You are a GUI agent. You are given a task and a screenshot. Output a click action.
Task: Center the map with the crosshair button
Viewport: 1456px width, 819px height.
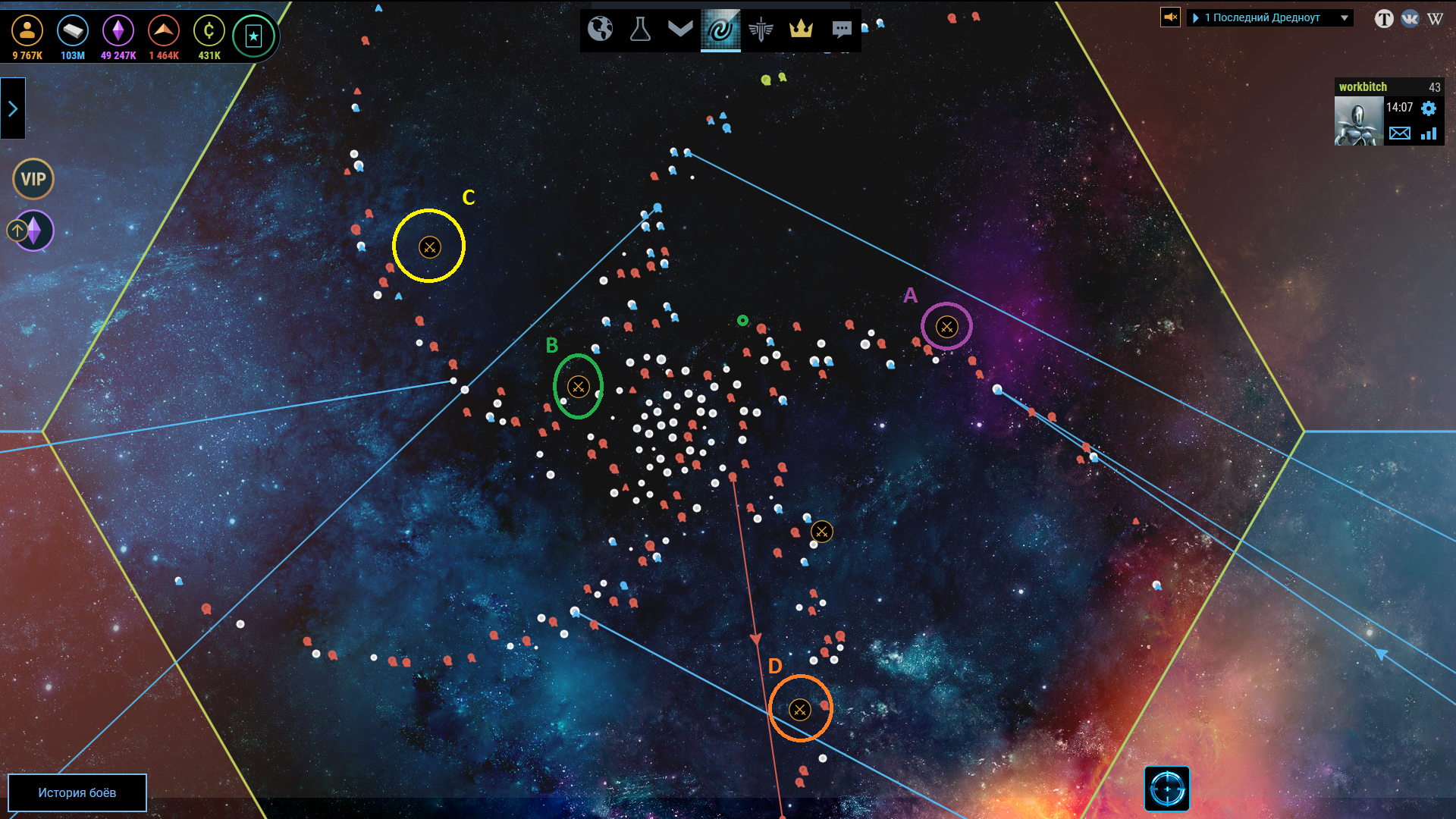coord(1166,789)
